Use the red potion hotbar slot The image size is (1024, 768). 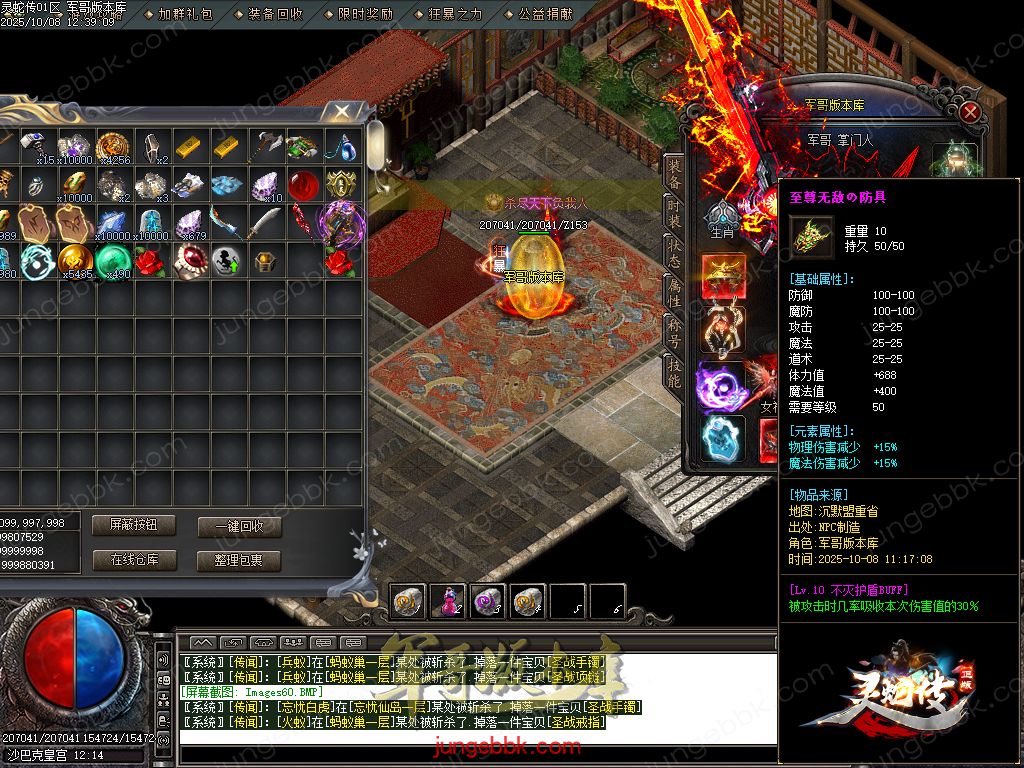[447, 601]
